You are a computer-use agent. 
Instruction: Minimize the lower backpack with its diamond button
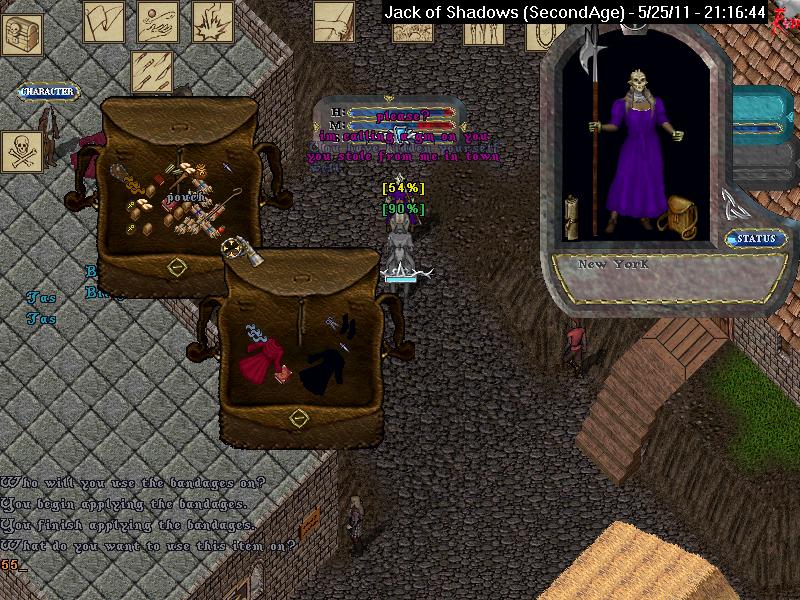297,418
